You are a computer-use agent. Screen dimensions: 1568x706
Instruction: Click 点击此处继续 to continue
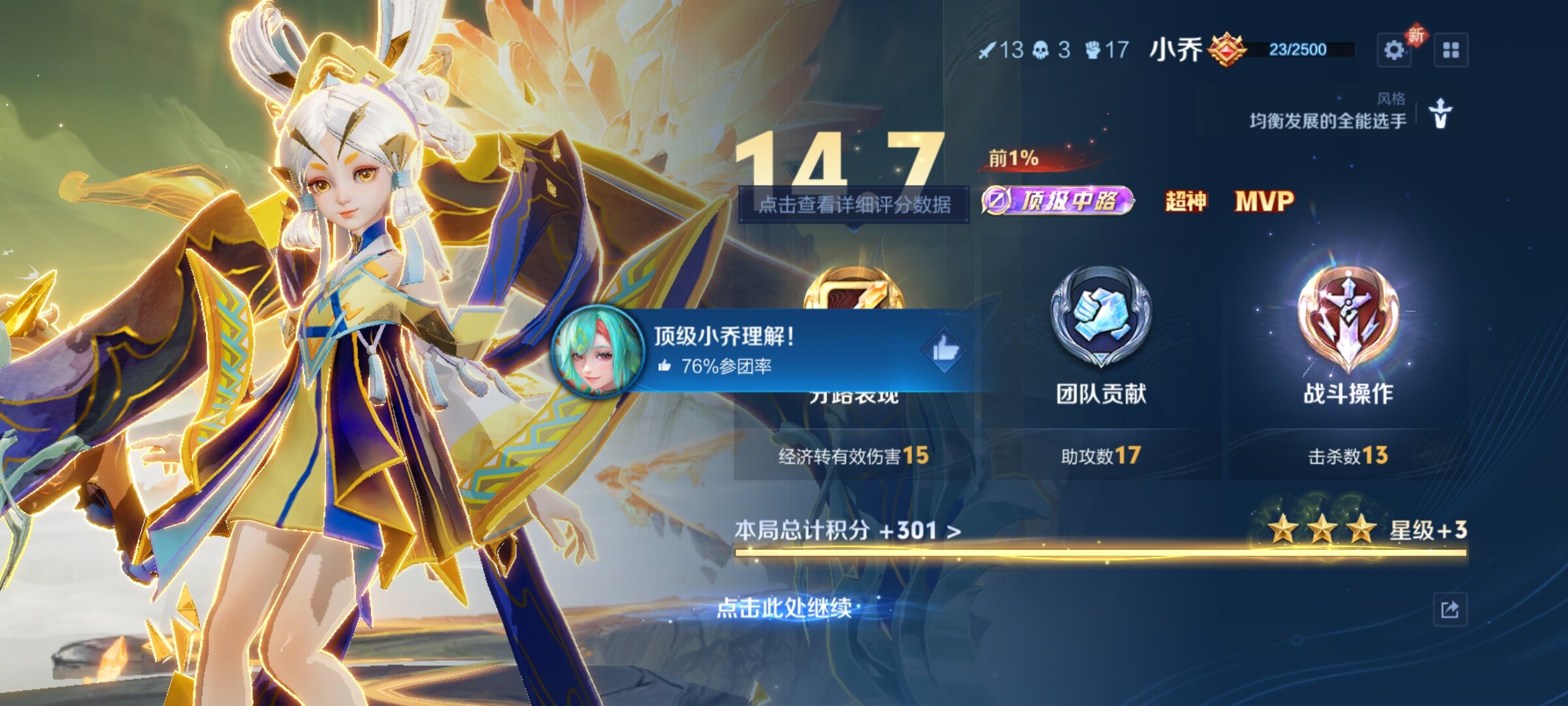[785, 608]
